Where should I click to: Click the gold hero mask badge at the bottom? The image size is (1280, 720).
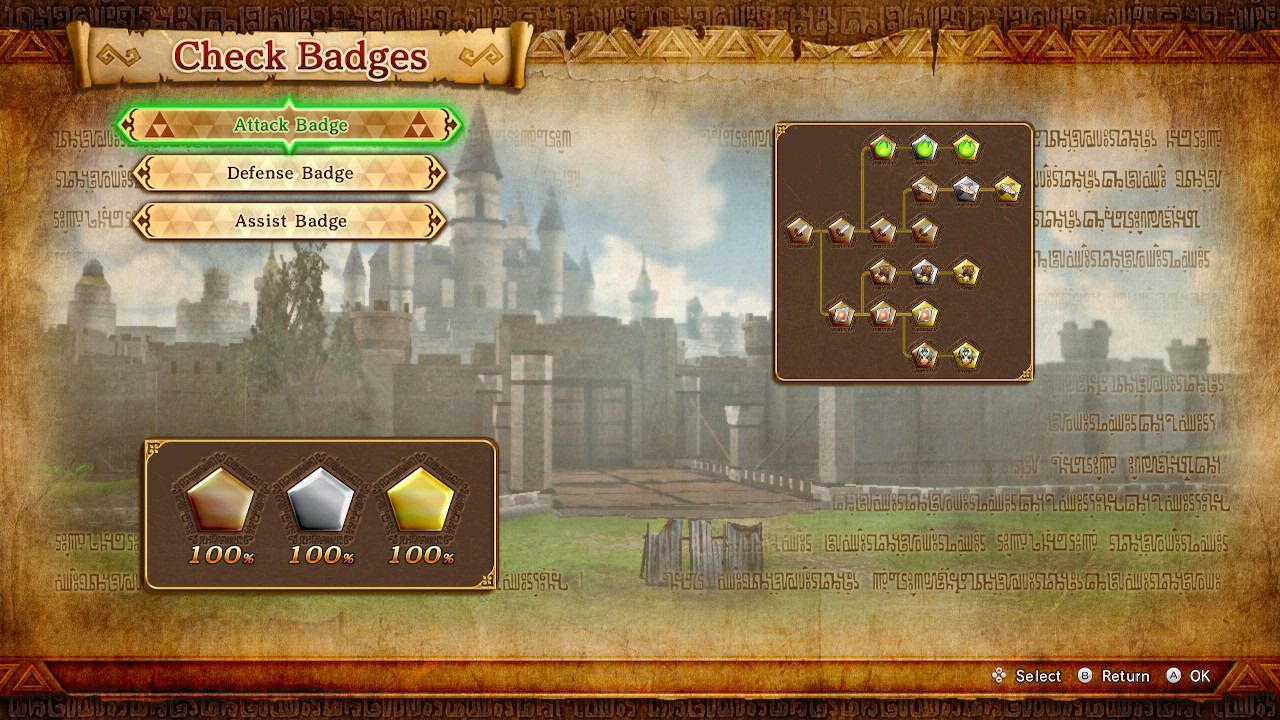(x=965, y=355)
